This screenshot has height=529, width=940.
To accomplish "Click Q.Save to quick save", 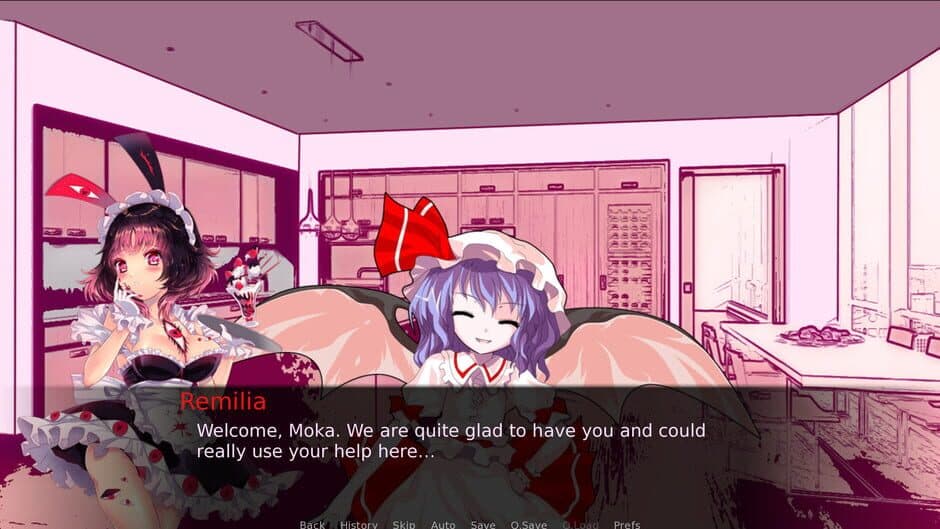I will (529, 524).
